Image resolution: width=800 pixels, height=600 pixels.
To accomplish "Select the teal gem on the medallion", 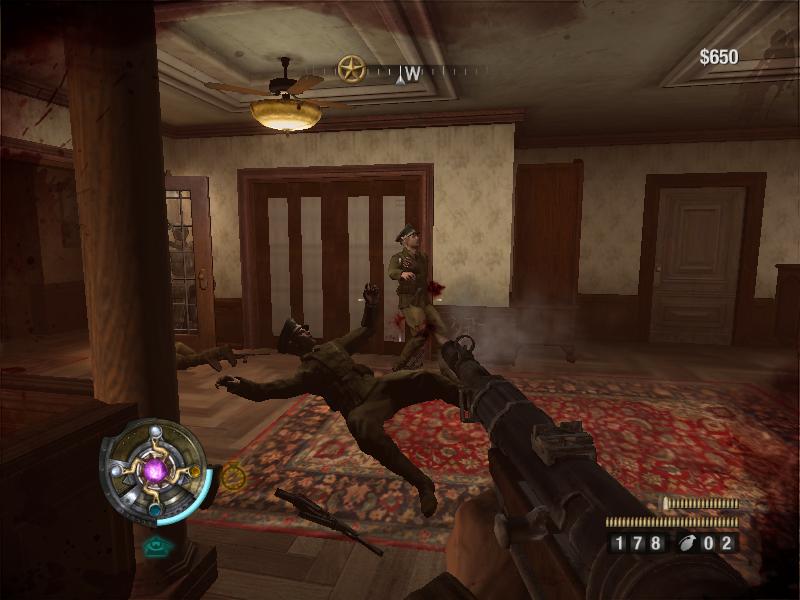I will click(155, 509).
